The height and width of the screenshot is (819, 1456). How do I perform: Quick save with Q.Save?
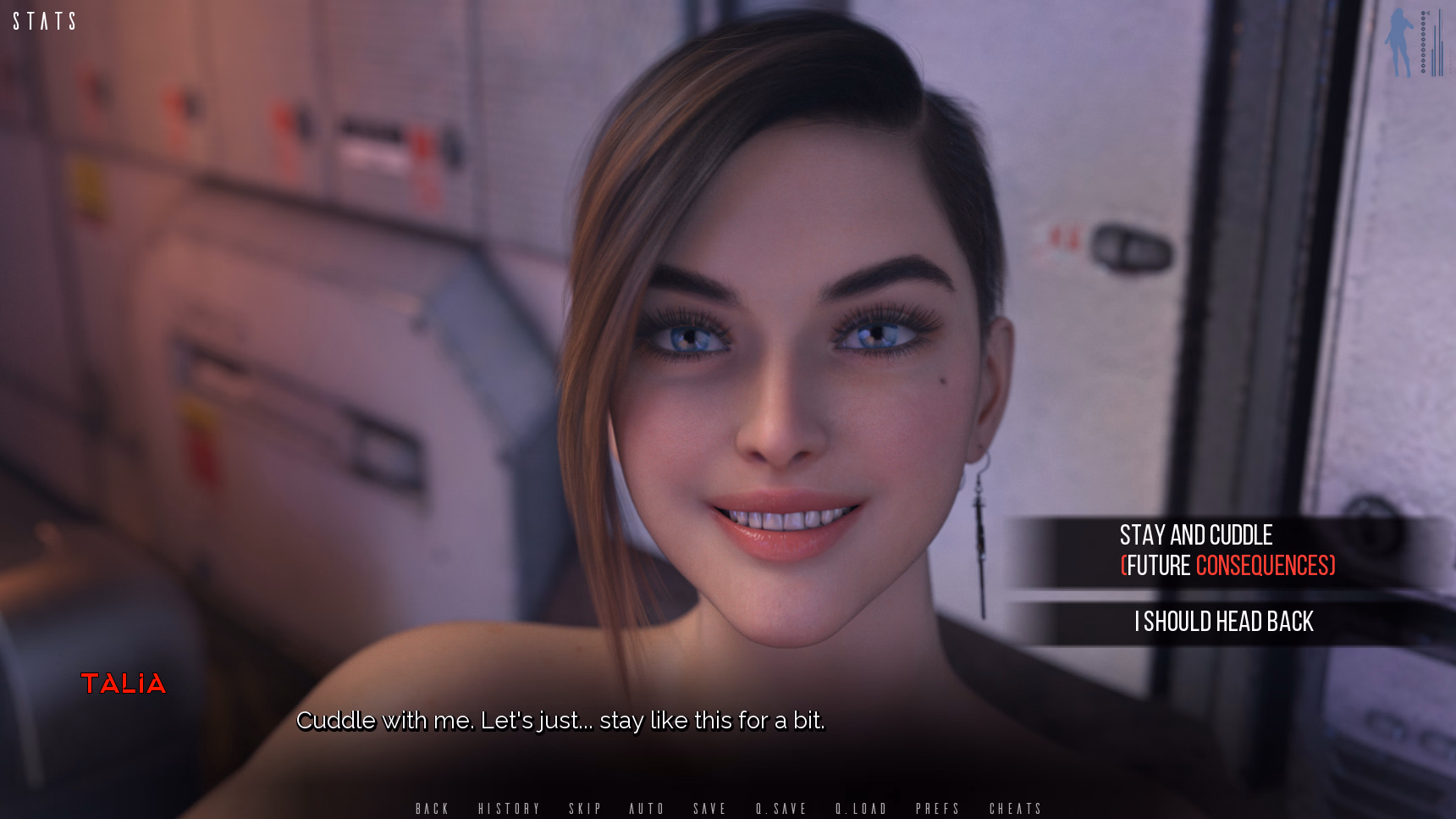[x=781, y=809]
